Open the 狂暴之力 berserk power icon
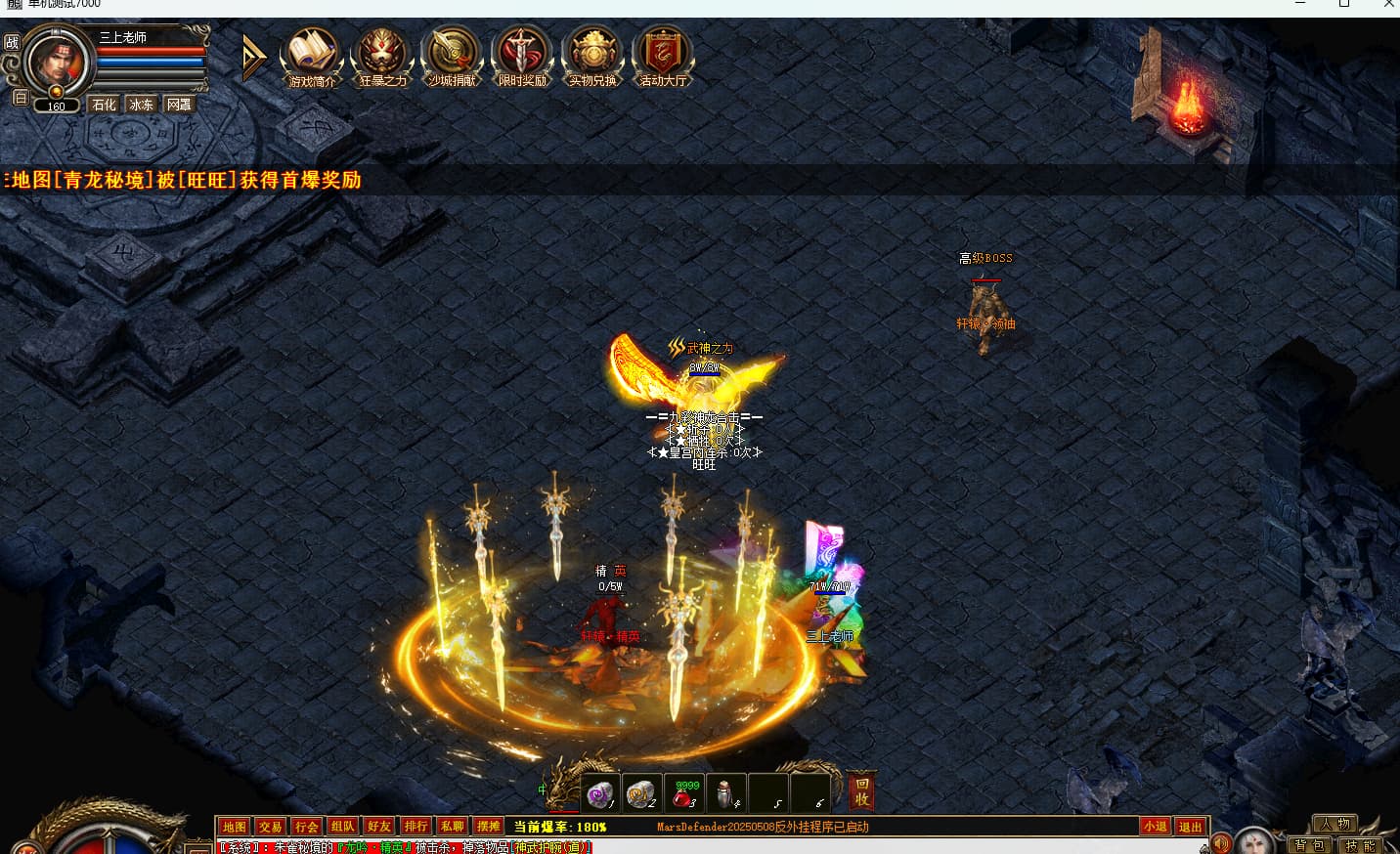Screen dimensions: 1400x854 click(382, 56)
